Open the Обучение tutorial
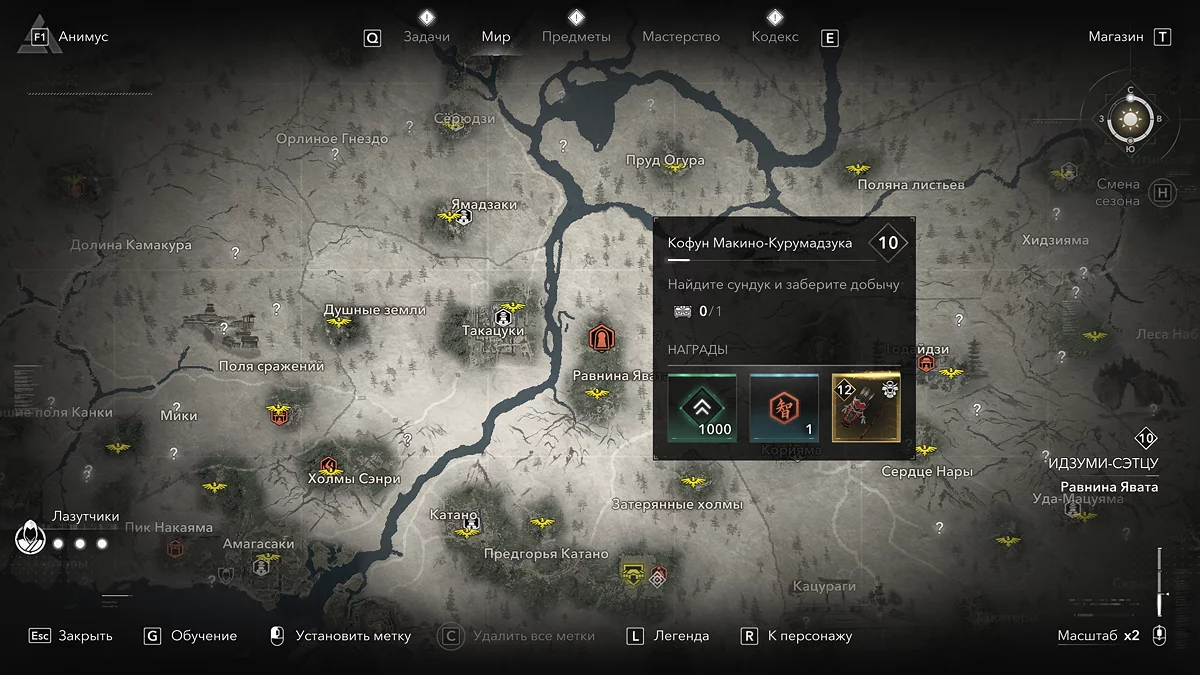 204,636
